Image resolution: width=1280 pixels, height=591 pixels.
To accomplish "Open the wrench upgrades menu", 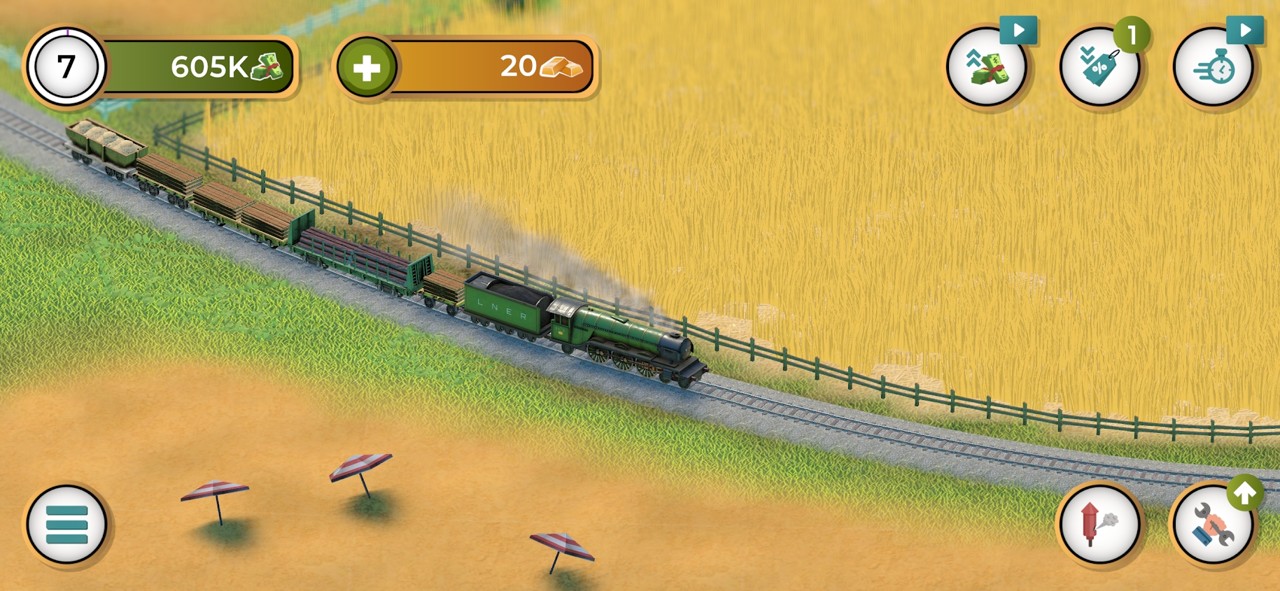I will [x=1212, y=524].
